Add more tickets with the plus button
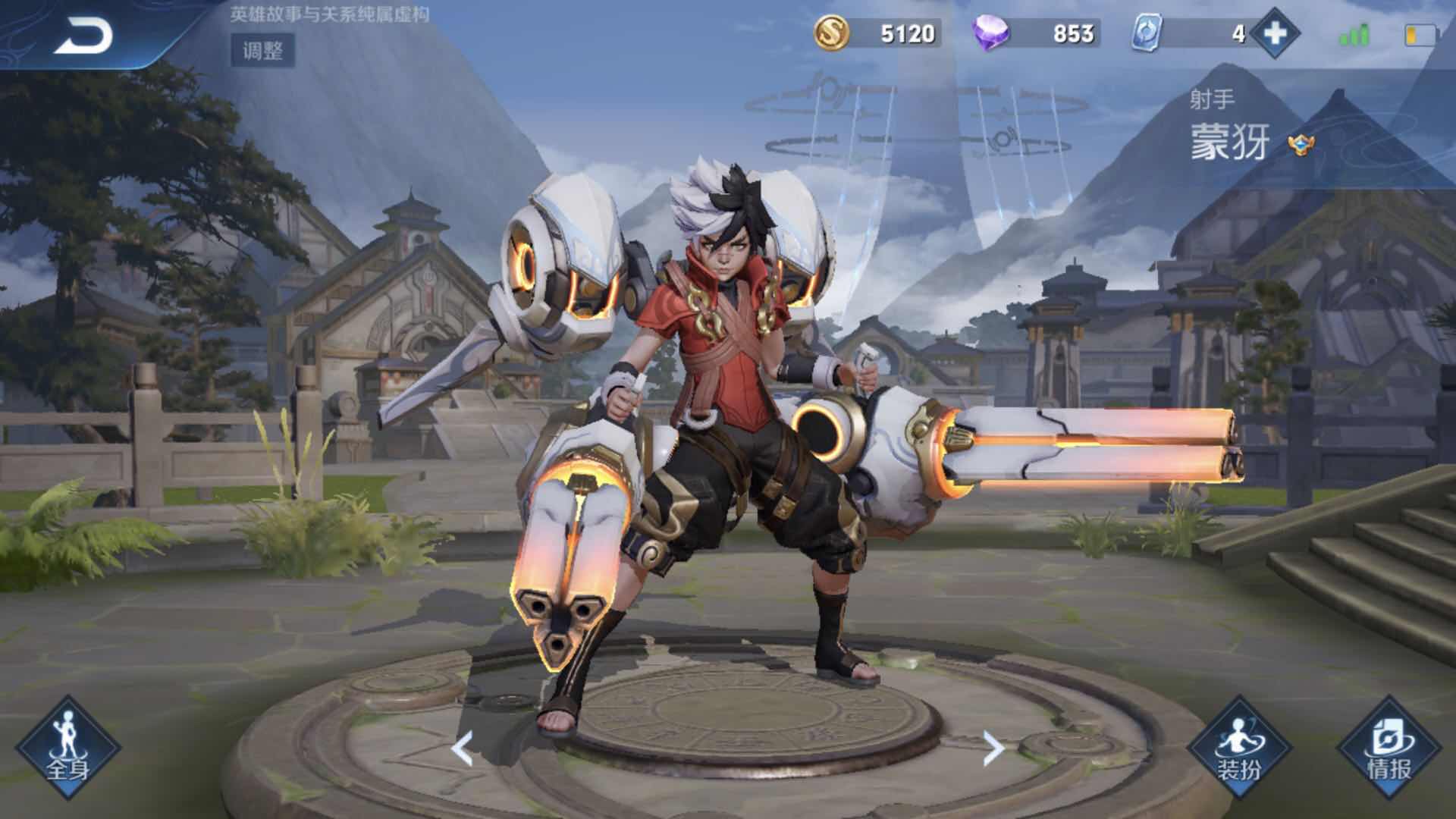Viewport: 1456px width, 819px height. point(1275,33)
